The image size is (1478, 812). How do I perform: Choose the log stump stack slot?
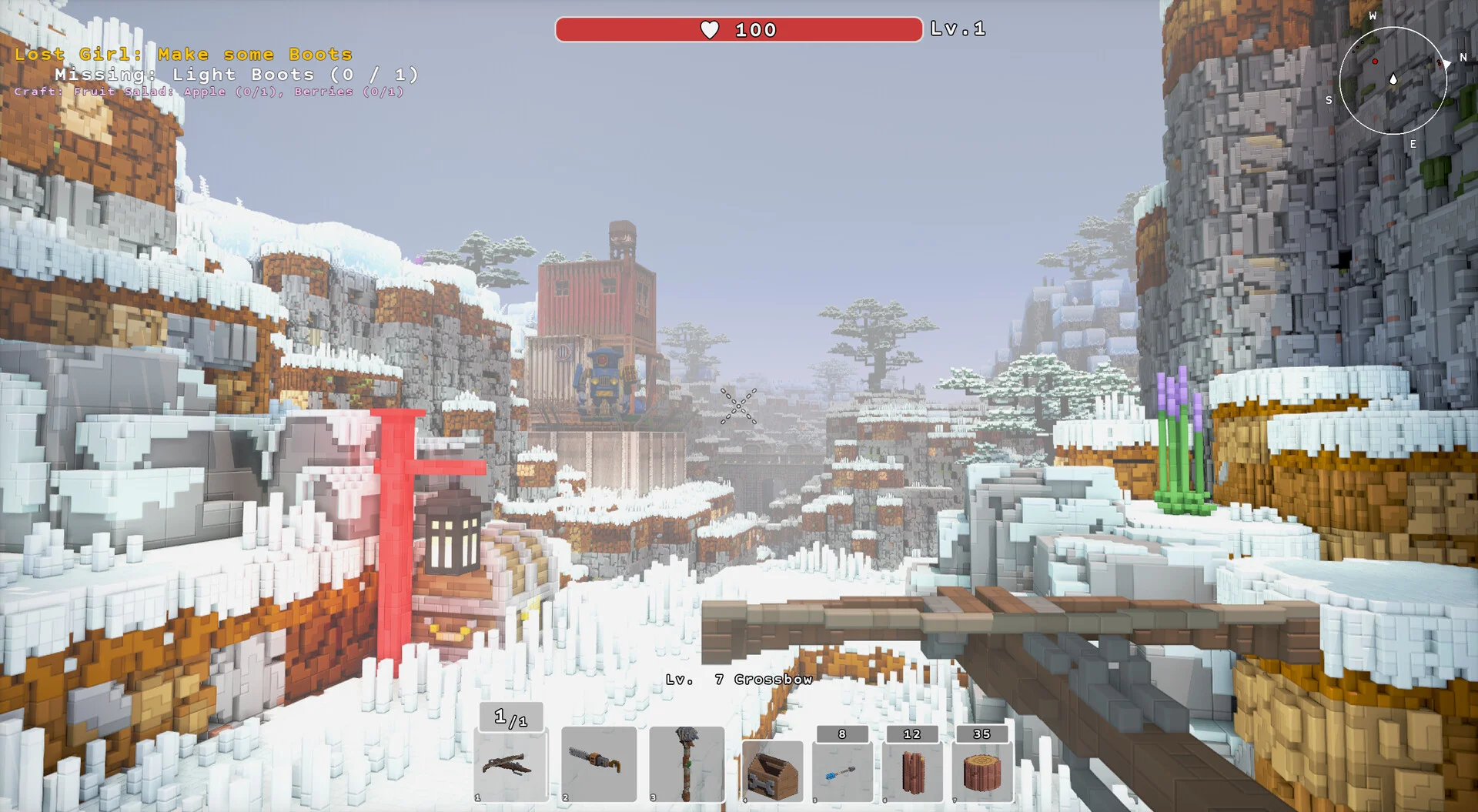[982, 770]
